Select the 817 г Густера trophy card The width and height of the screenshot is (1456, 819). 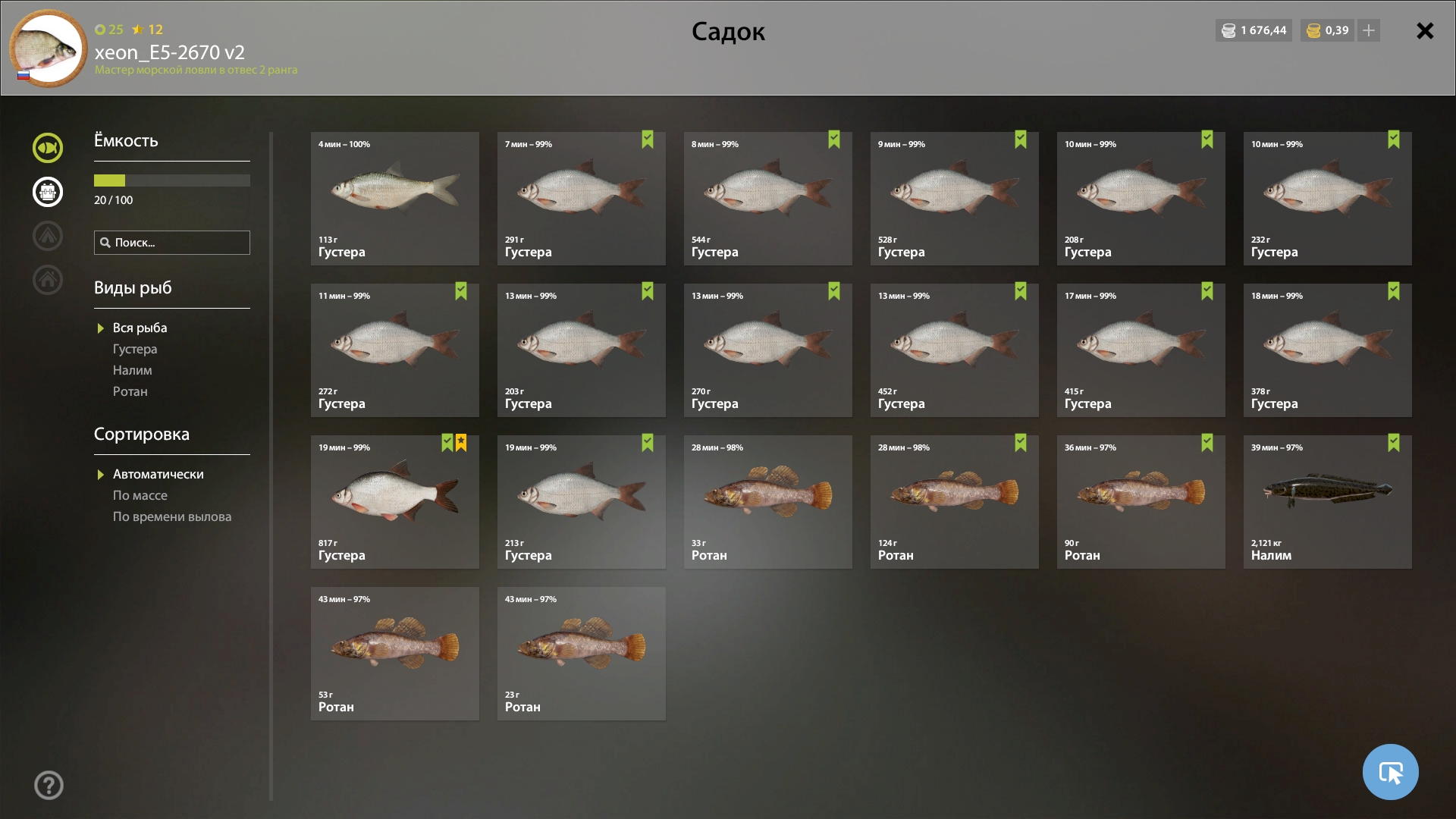pos(394,501)
